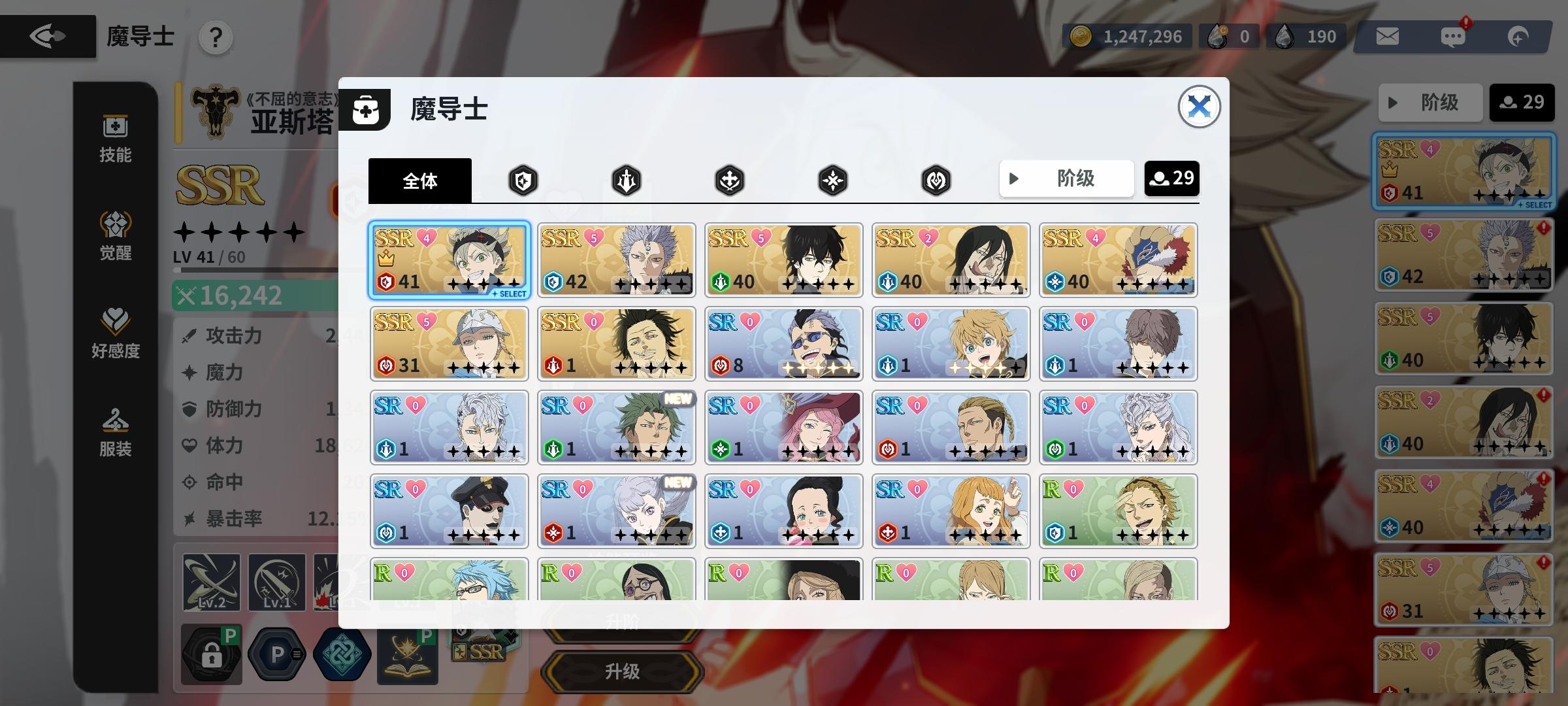Open the chat messages icon
Viewport: 1568px width, 706px height.
(x=1452, y=36)
